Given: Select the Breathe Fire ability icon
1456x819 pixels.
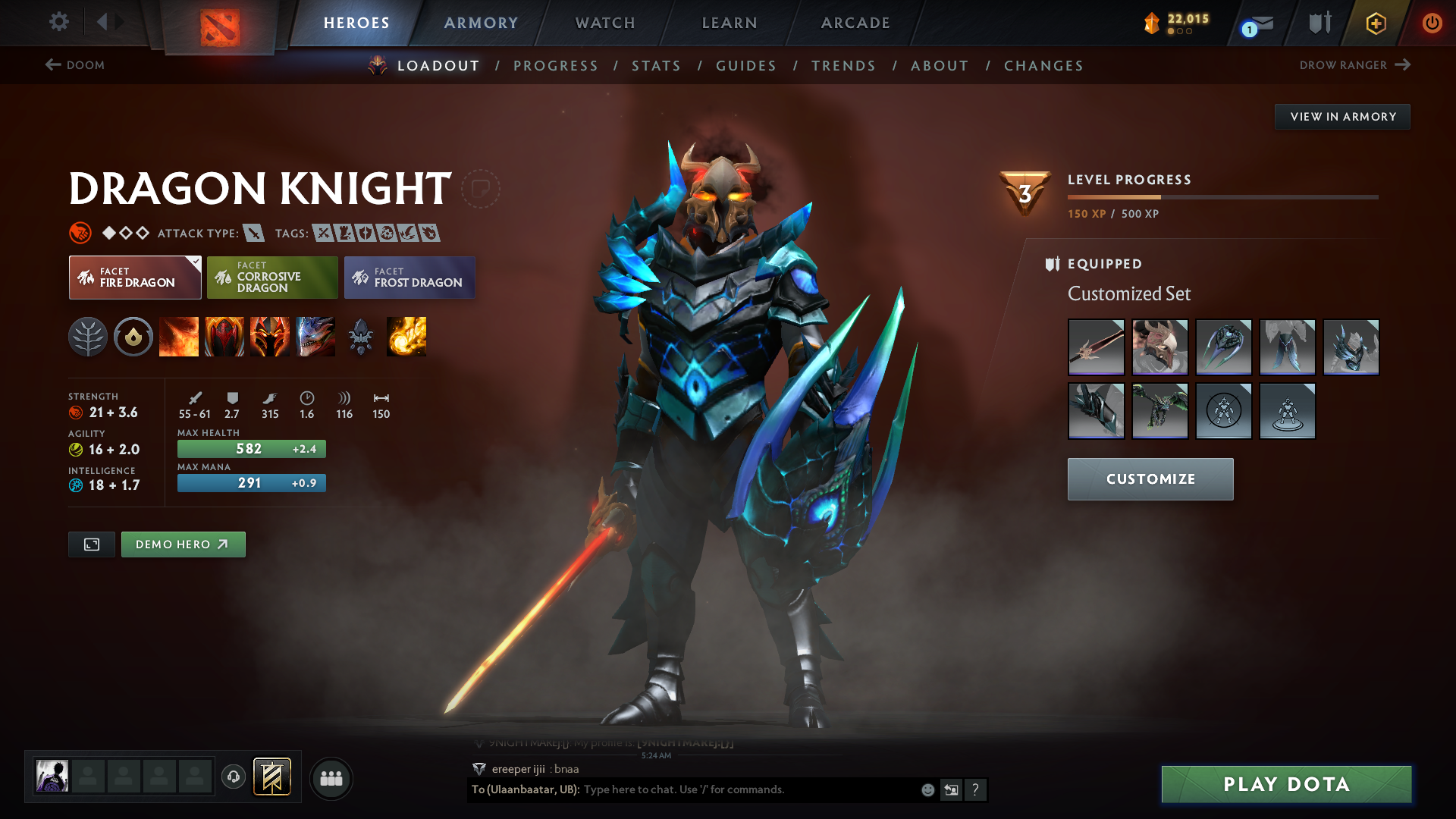Looking at the screenshot, I should coord(179,337).
